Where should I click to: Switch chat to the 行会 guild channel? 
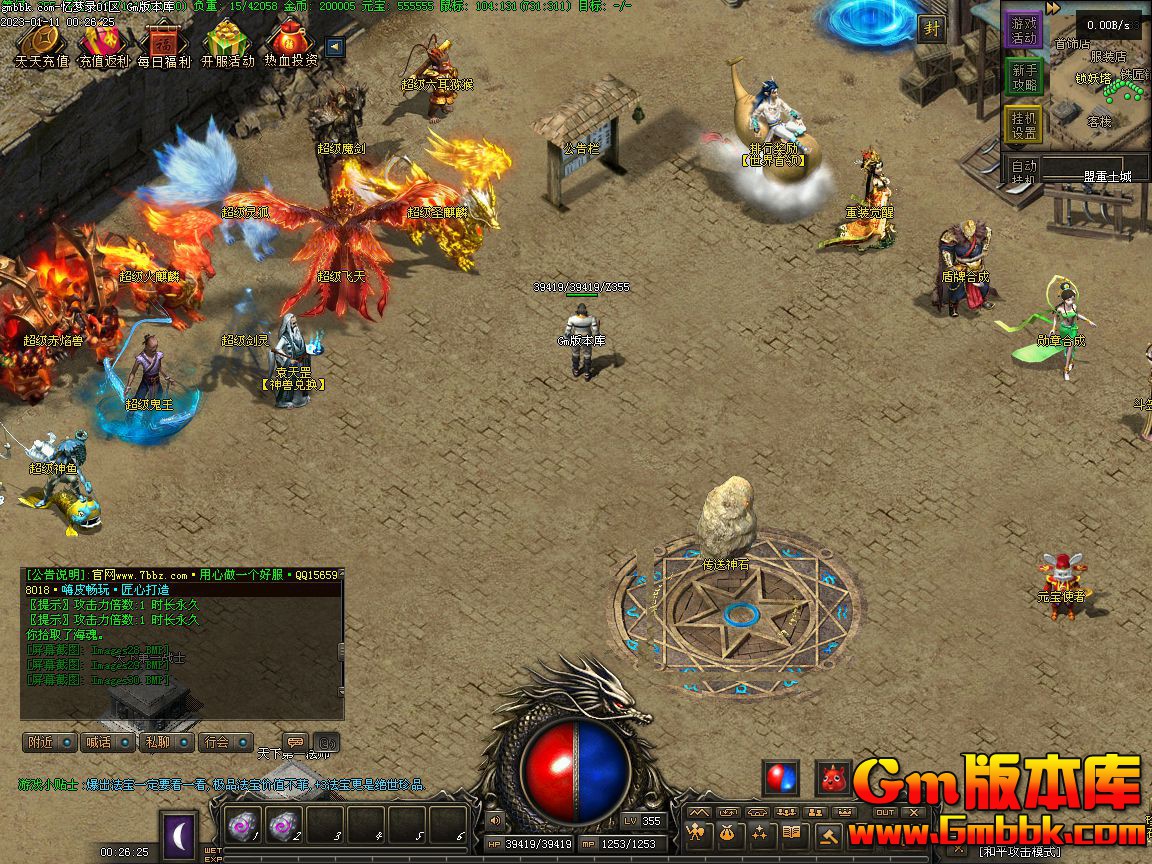coord(224,742)
